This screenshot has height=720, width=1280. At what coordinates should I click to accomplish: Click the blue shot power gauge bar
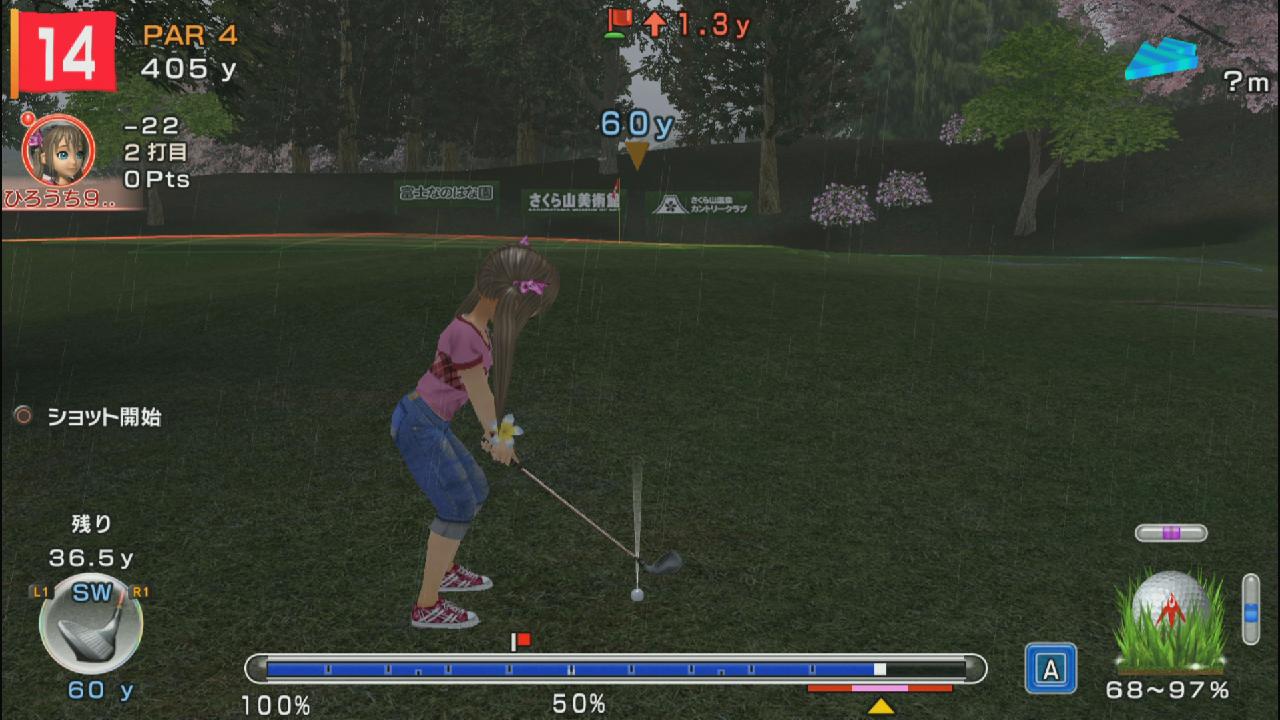point(614,668)
